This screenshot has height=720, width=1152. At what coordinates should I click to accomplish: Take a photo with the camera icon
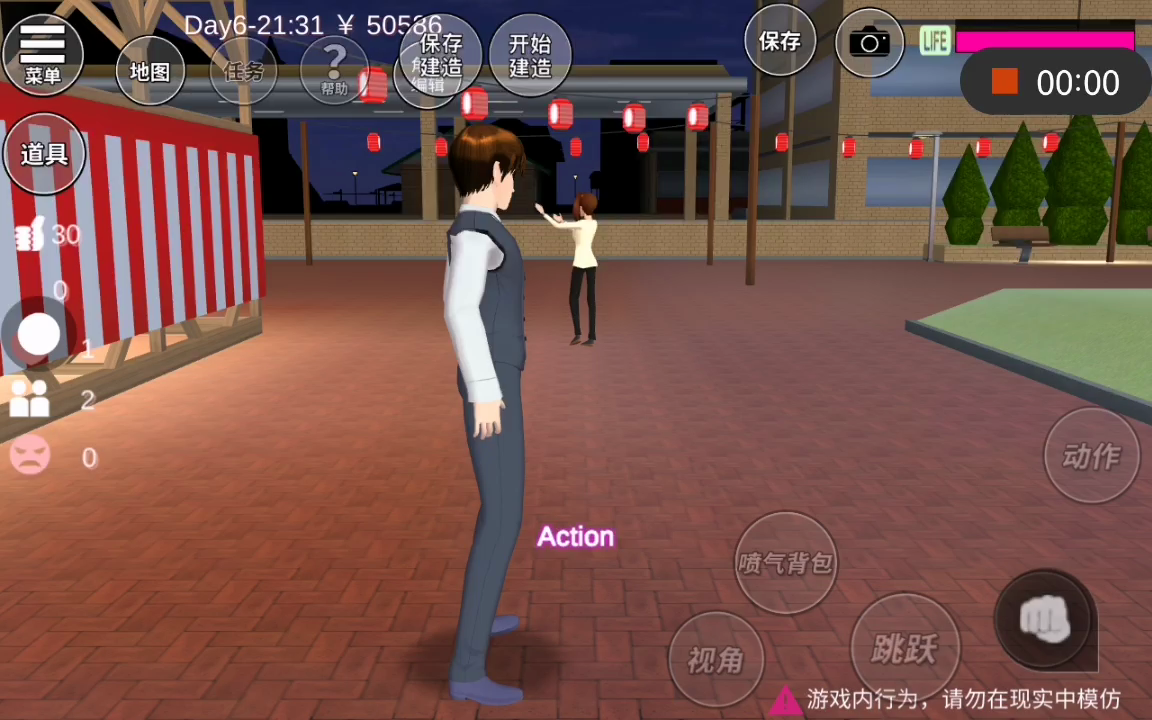pyautogui.click(x=869, y=42)
